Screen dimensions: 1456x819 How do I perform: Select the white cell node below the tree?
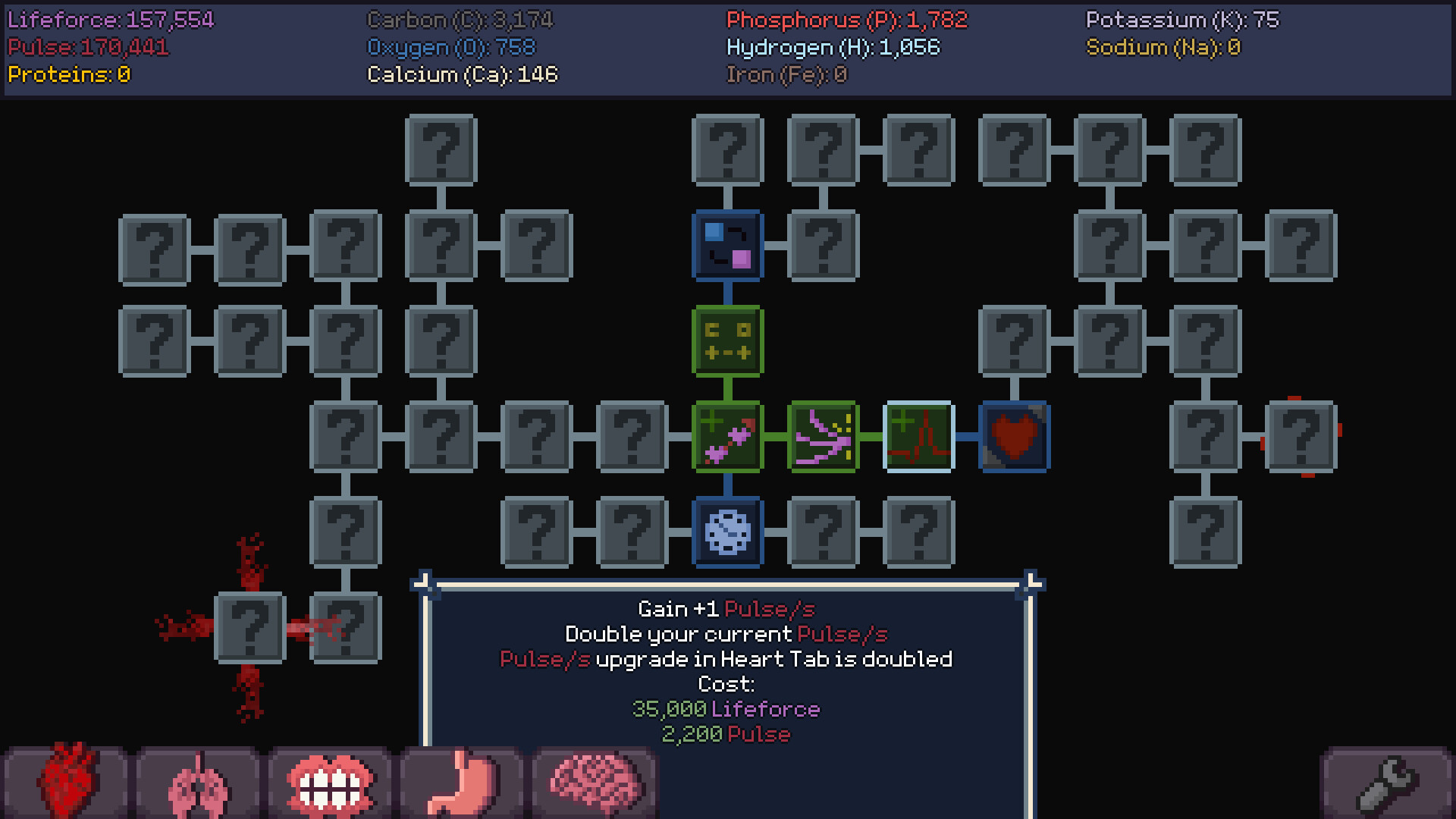click(727, 531)
